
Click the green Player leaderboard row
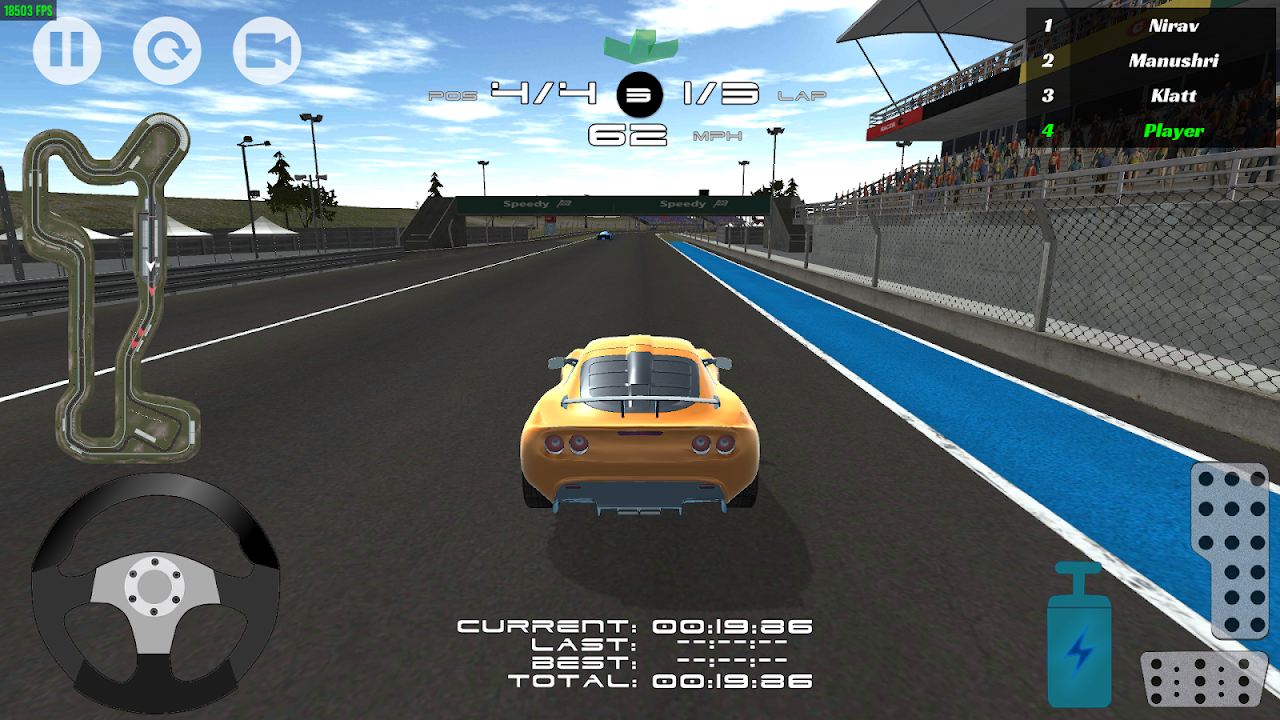click(x=1150, y=131)
